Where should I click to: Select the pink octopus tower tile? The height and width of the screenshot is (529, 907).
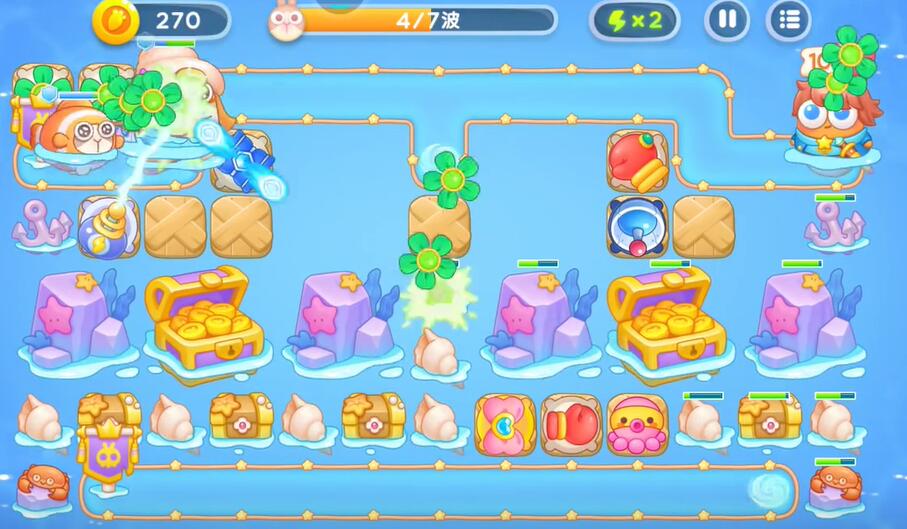[637, 425]
